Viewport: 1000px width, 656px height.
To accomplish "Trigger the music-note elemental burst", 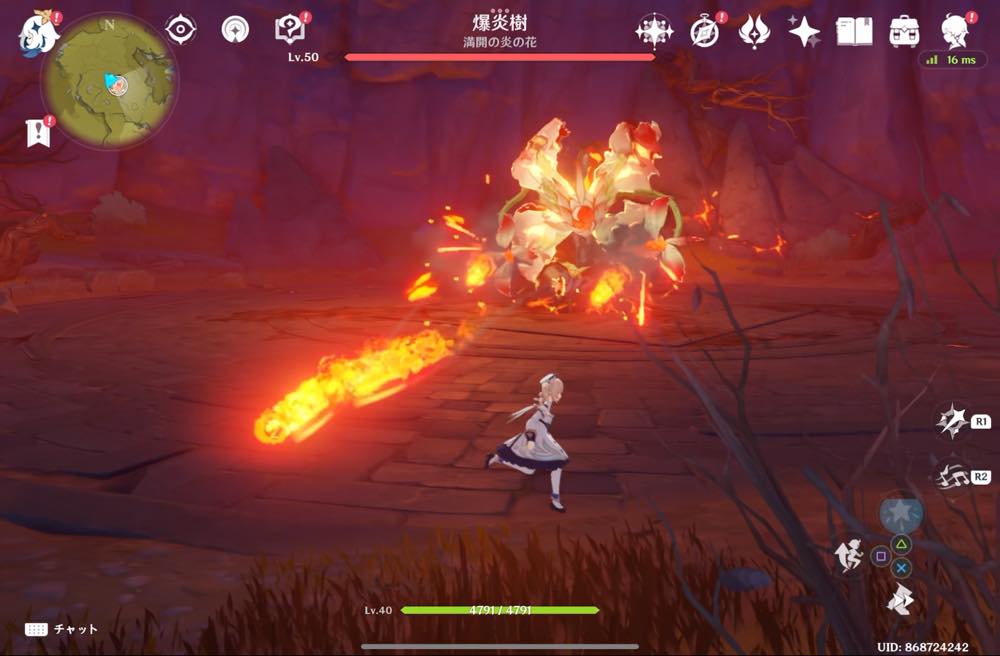I will (x=951, y=476).
